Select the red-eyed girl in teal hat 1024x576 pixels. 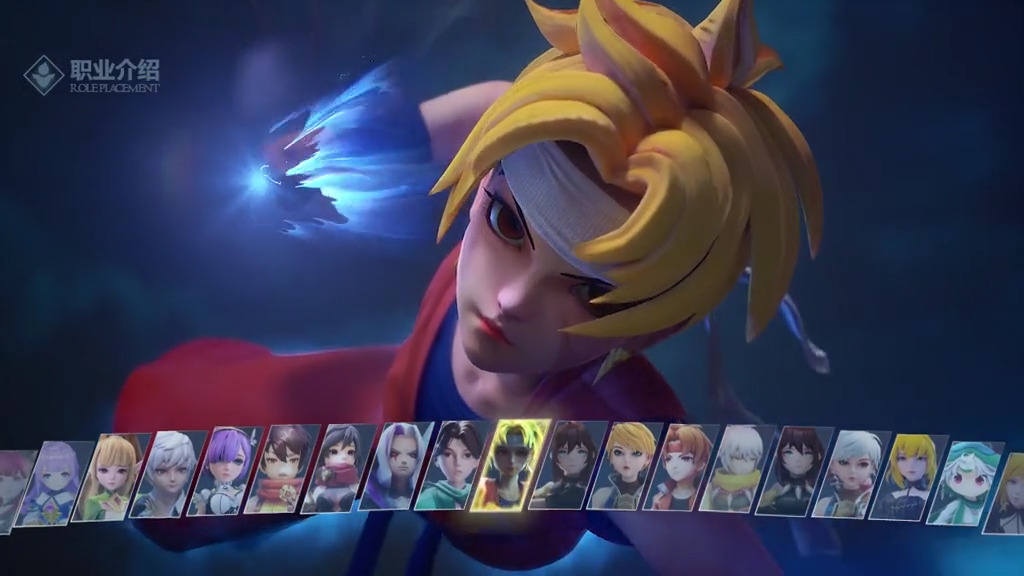(x=963, y=481)
